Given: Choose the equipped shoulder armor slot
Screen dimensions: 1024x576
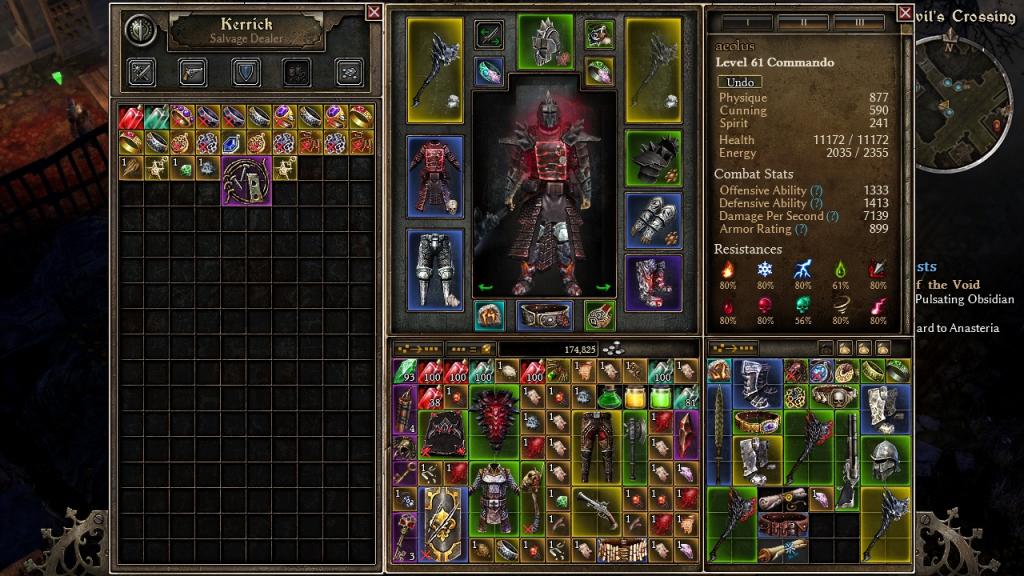Looking at the screenshot, I should pos(653,155).
